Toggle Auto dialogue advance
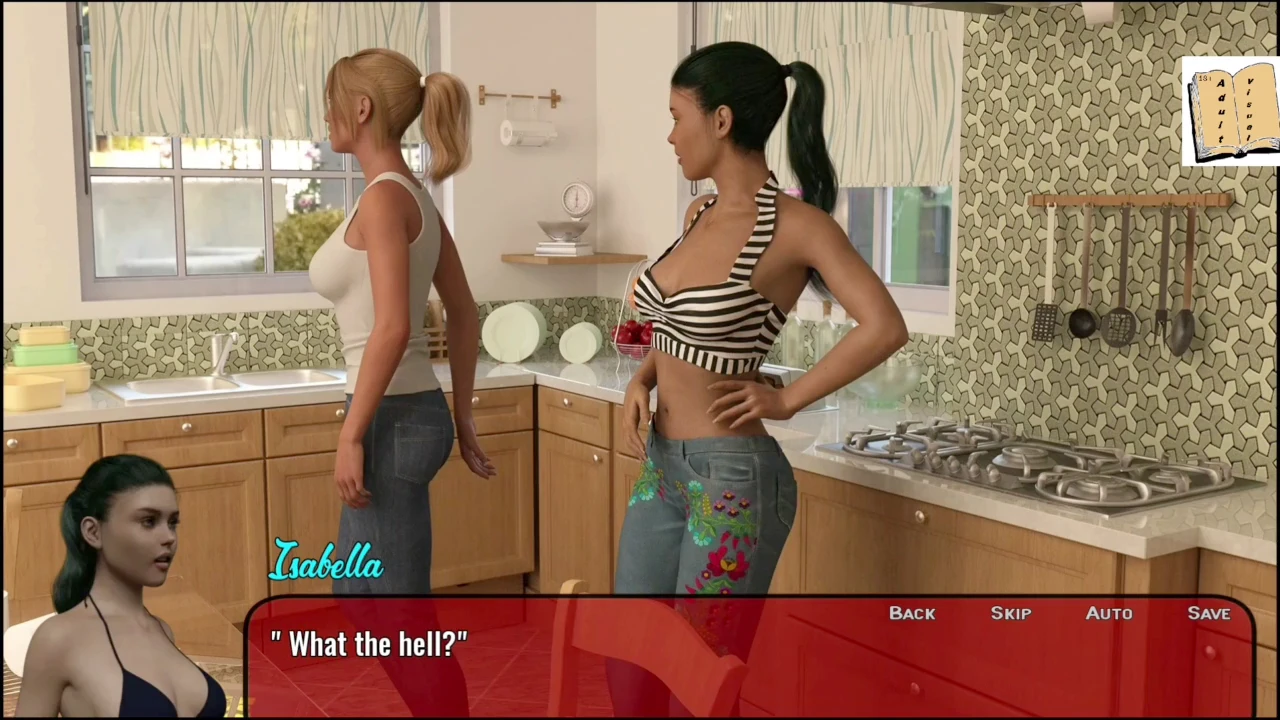This screenshot has height=720, width=1280. (x=1109, y=613)
